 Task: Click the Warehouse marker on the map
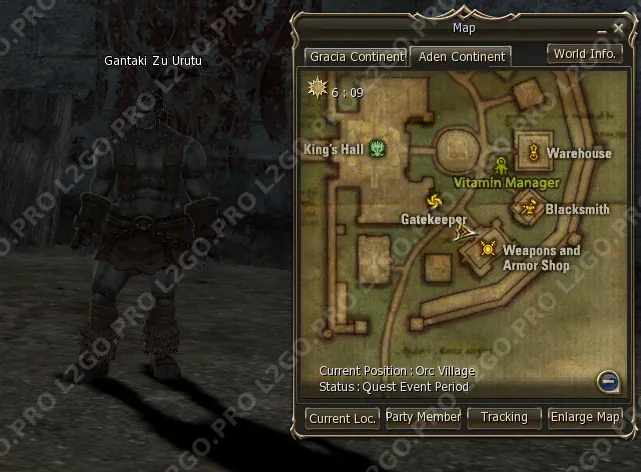pyautogui.click(x=534, y=153)
